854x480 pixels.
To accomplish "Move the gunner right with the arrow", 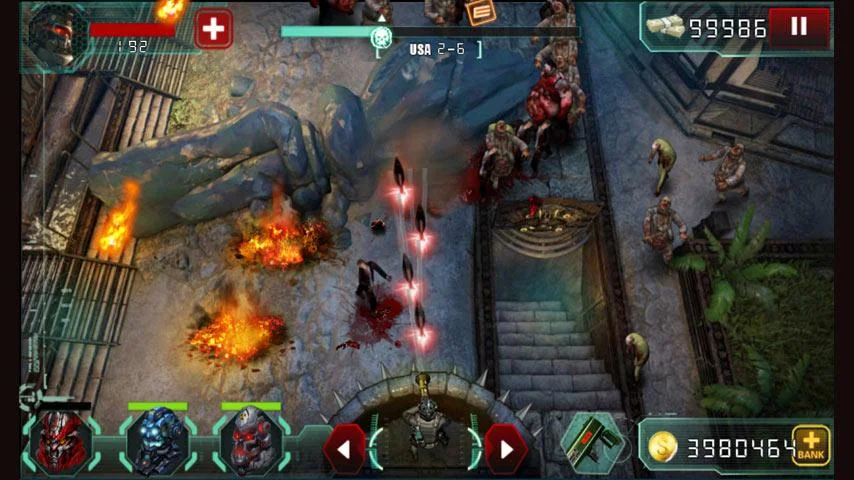I will click(x=505, y=448).
